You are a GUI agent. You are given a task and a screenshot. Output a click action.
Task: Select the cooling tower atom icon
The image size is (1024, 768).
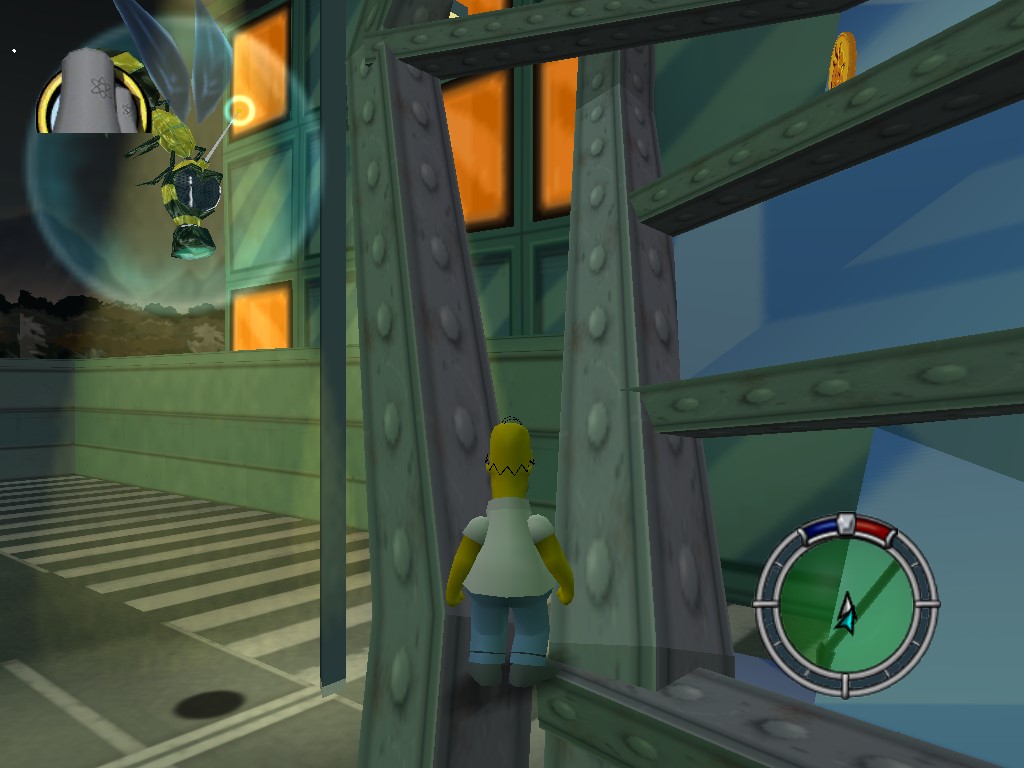pos(94,90)
